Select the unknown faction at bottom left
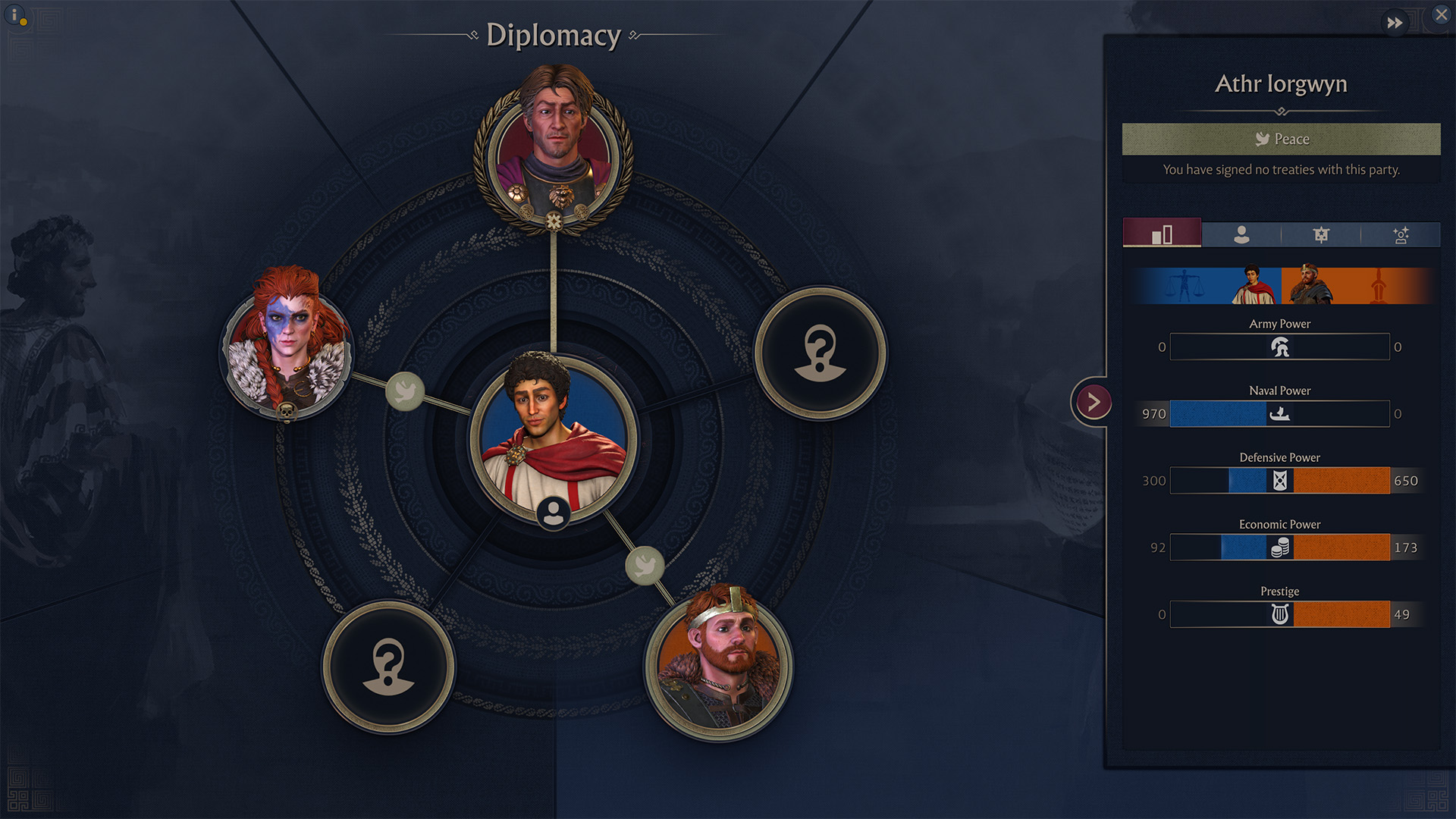1456x819 pixels. coord(388,667)
